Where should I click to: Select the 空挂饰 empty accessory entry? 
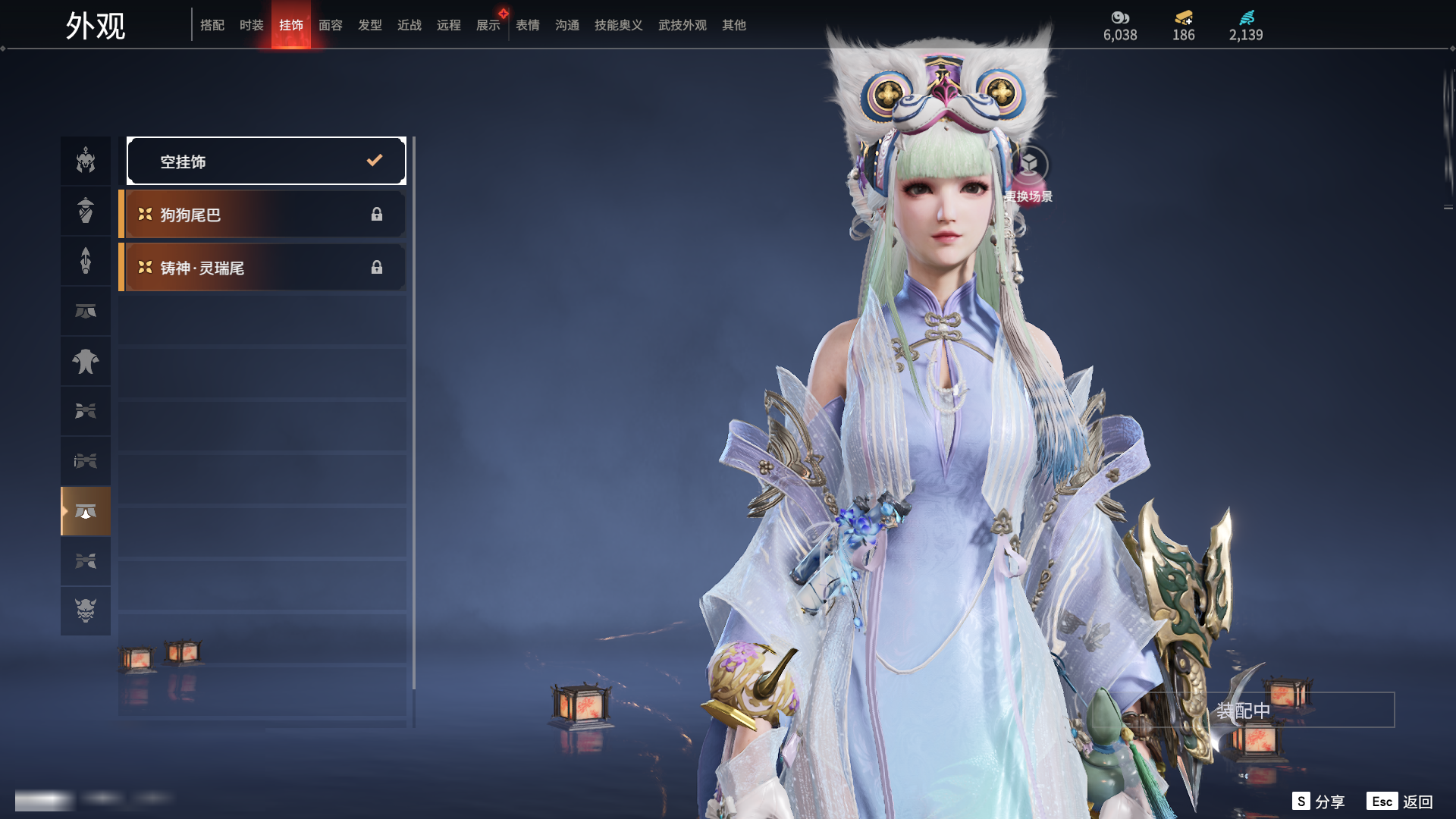[x=266, y=161]
